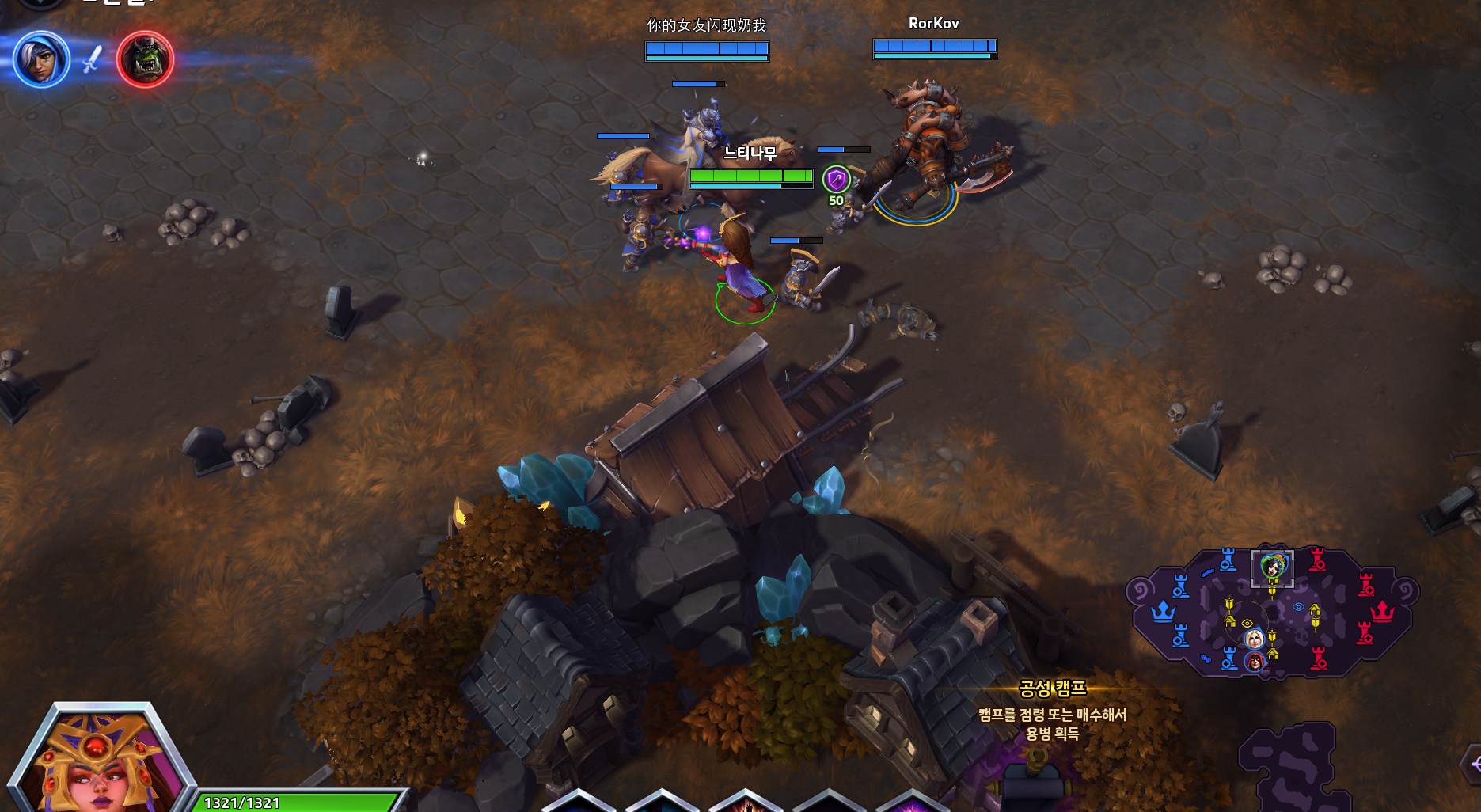1481x812 pixels.
Task: Click the blue eye watchtower marker on minimap
Action: [1298, 607]
